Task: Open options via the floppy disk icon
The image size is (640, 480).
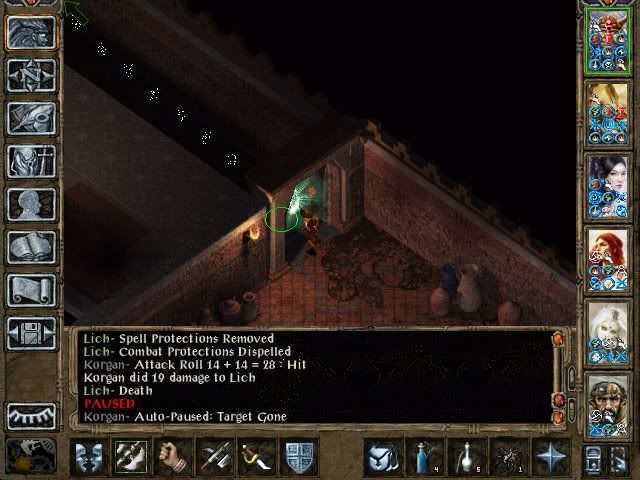Action: click(31, 333)
